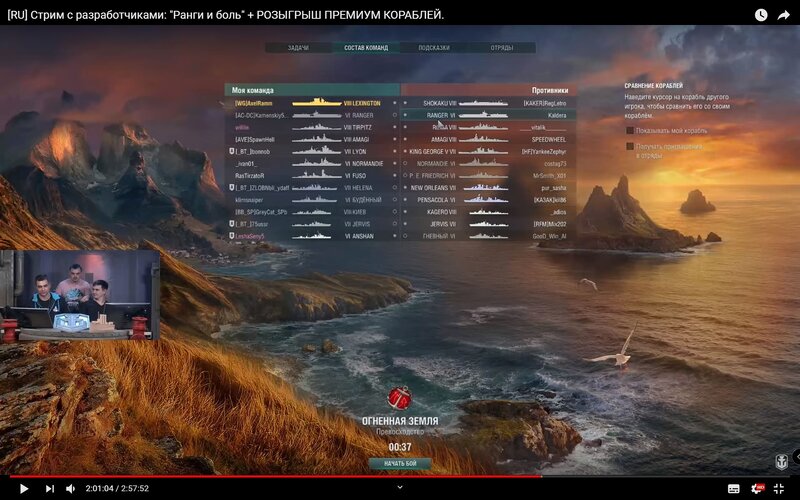This screenshot has height=500, width=800.
Task: Choose the enemy Shokaku VIII row
Action: [488, 103]
